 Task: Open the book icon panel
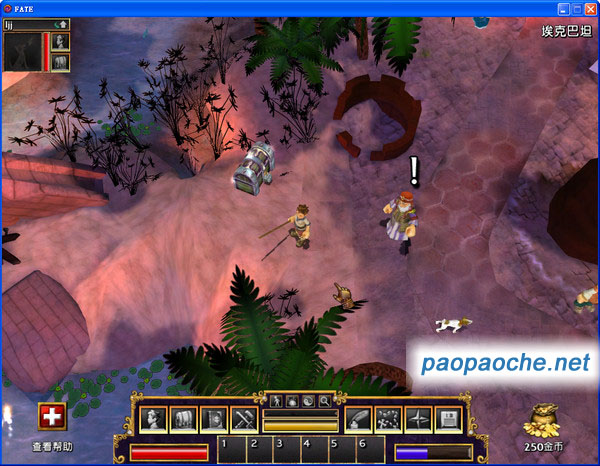(x=214, y=420)
